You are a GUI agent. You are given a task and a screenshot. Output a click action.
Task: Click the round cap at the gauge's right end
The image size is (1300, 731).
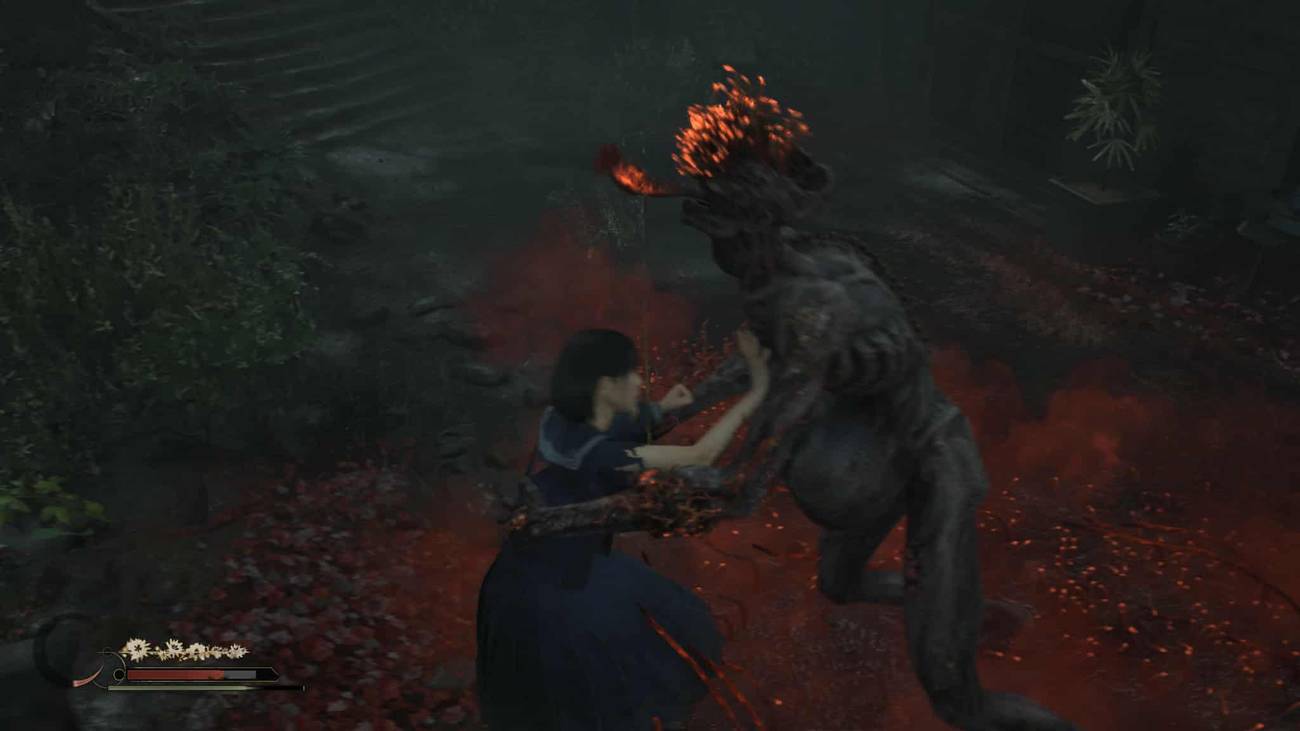pyautogui.click(x=303, y=687)
